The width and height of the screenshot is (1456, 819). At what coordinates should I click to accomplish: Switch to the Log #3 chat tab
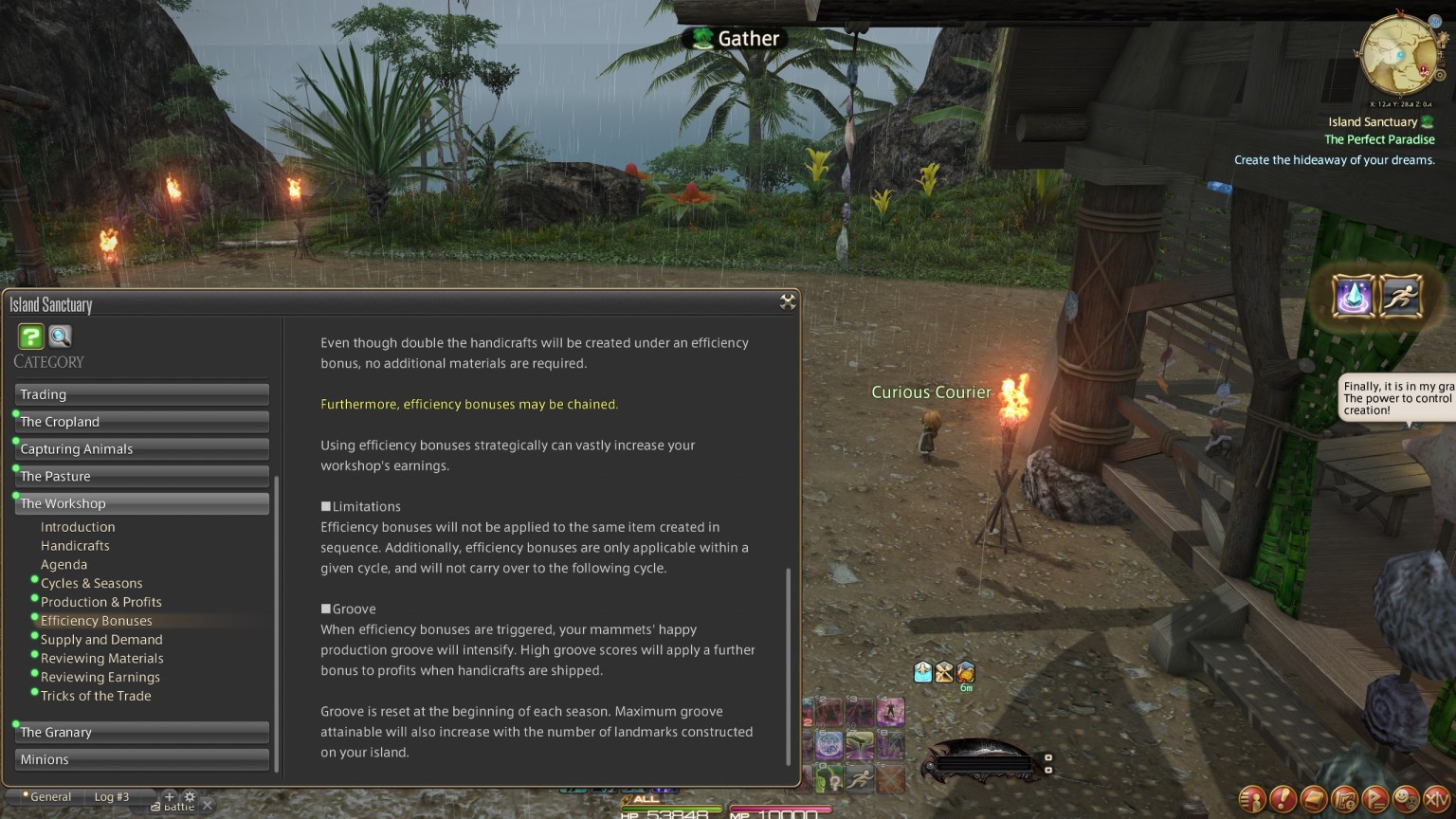pos(111,796)
